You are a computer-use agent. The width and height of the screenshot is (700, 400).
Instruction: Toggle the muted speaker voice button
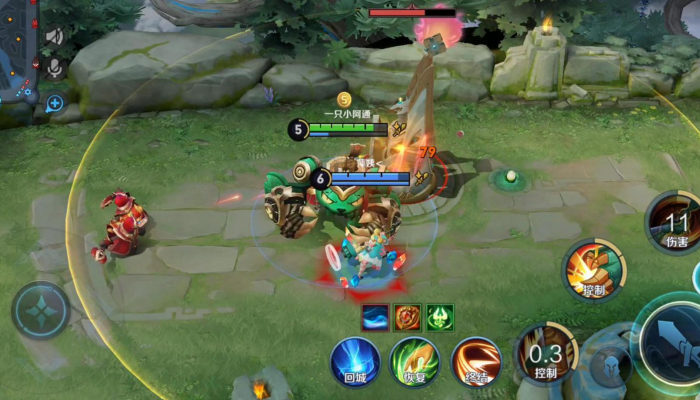[x=55, y=37]
